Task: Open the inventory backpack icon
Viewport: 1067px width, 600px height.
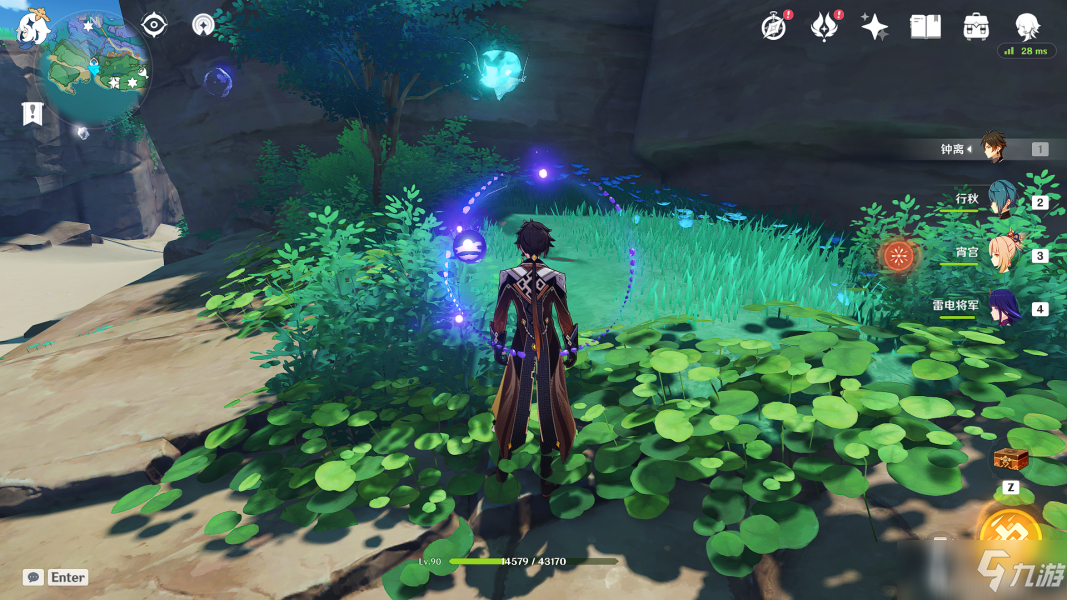Action: (976, 27)
